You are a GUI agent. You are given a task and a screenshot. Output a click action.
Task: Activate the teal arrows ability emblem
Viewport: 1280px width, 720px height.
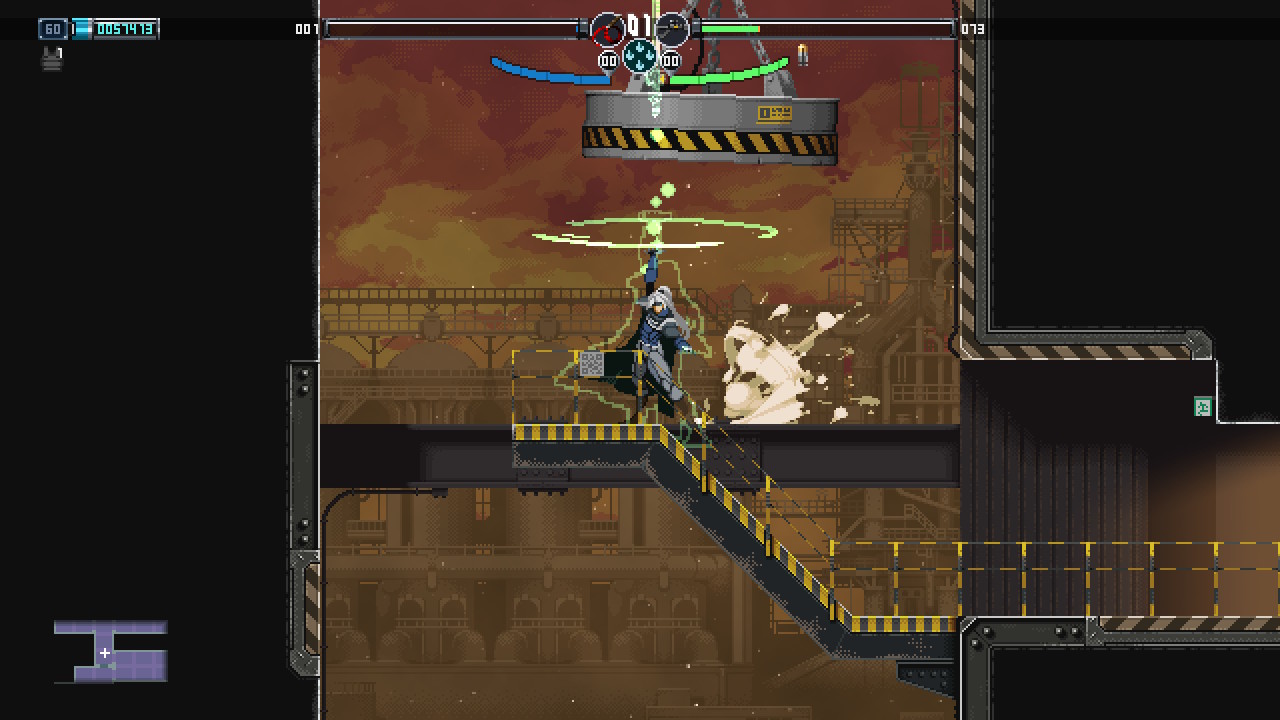pos(640,56)
